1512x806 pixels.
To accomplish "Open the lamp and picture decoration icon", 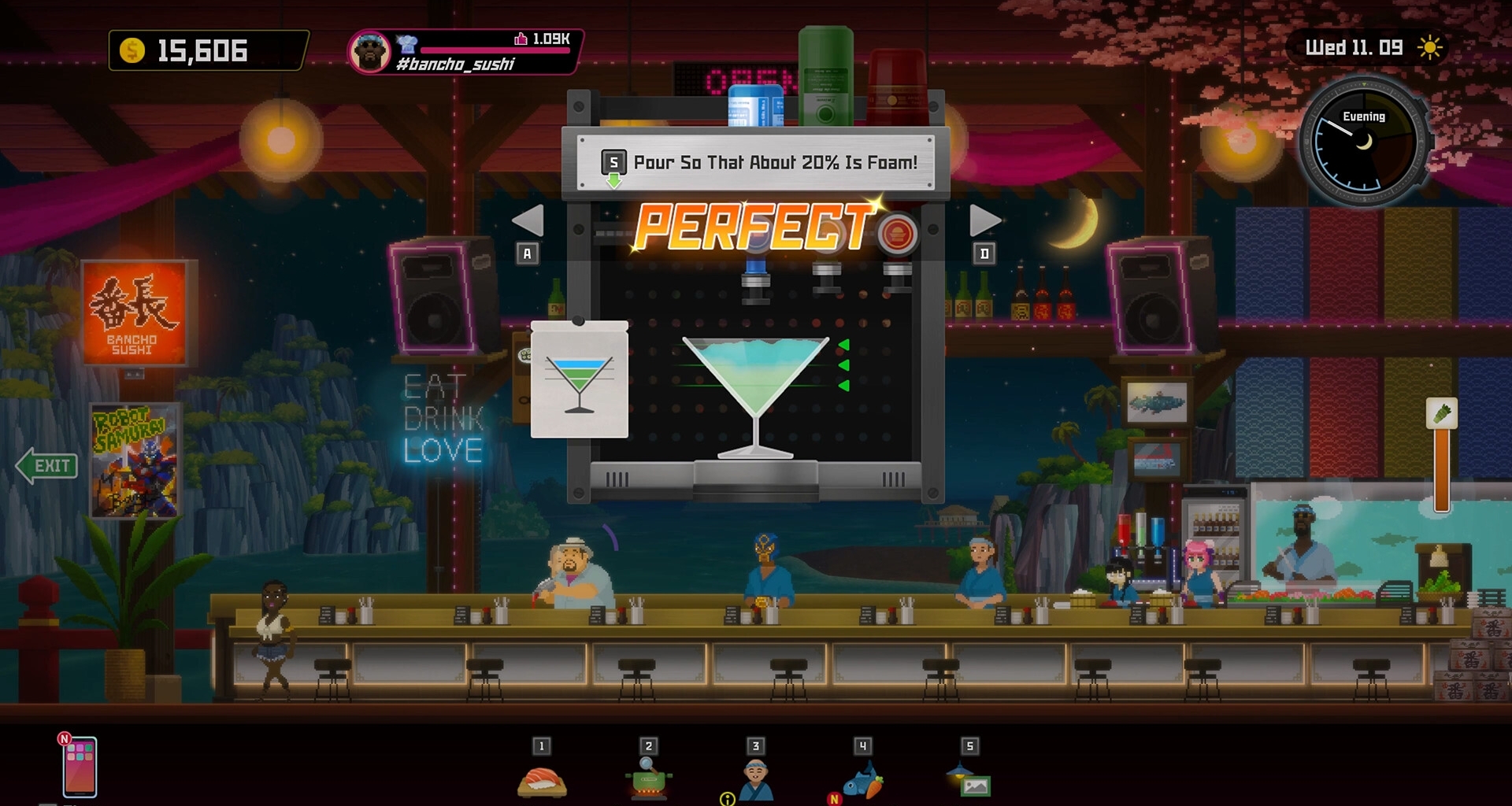I will click(x=969, y=780).
